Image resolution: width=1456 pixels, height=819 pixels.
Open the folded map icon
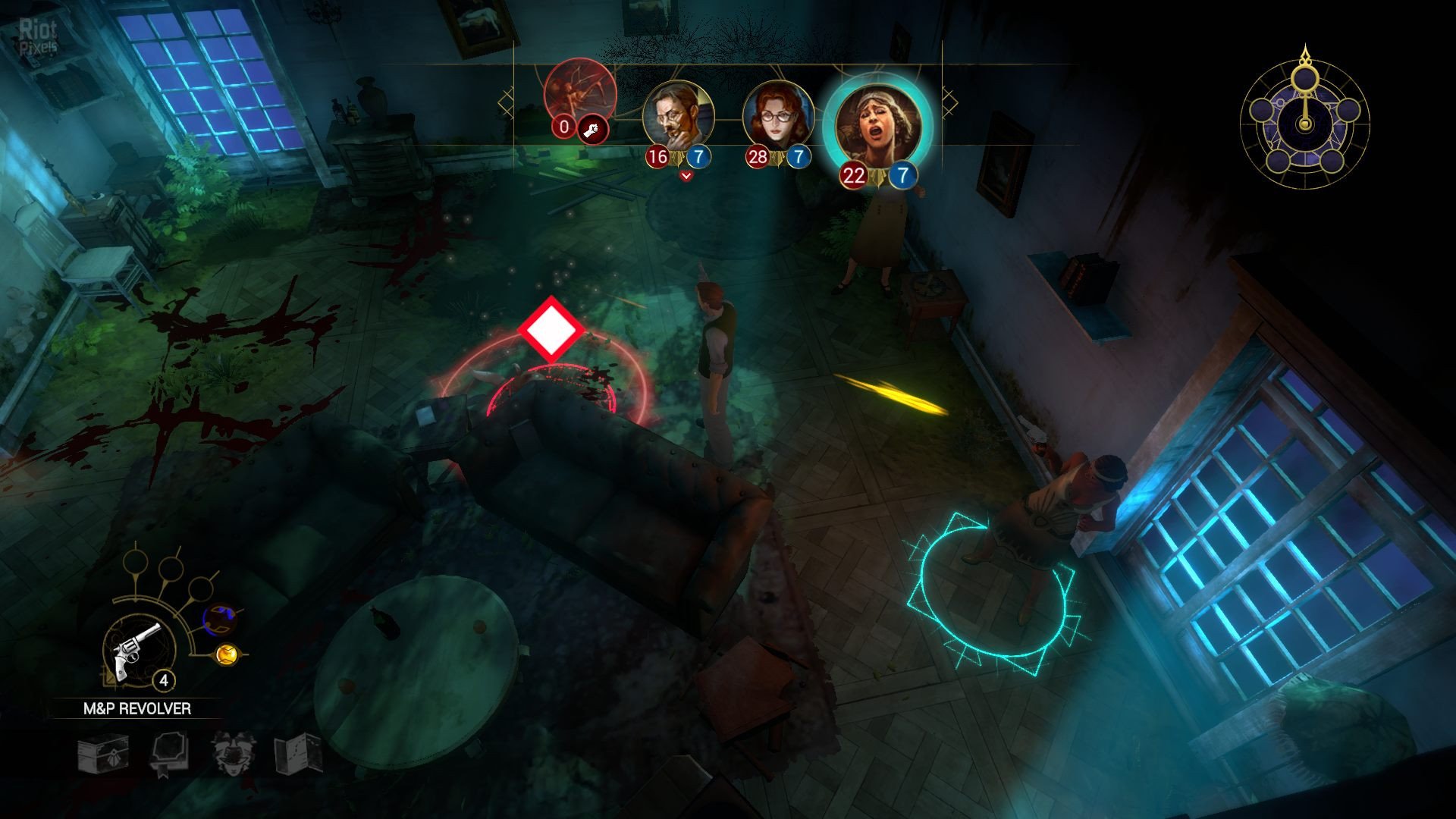298,753
